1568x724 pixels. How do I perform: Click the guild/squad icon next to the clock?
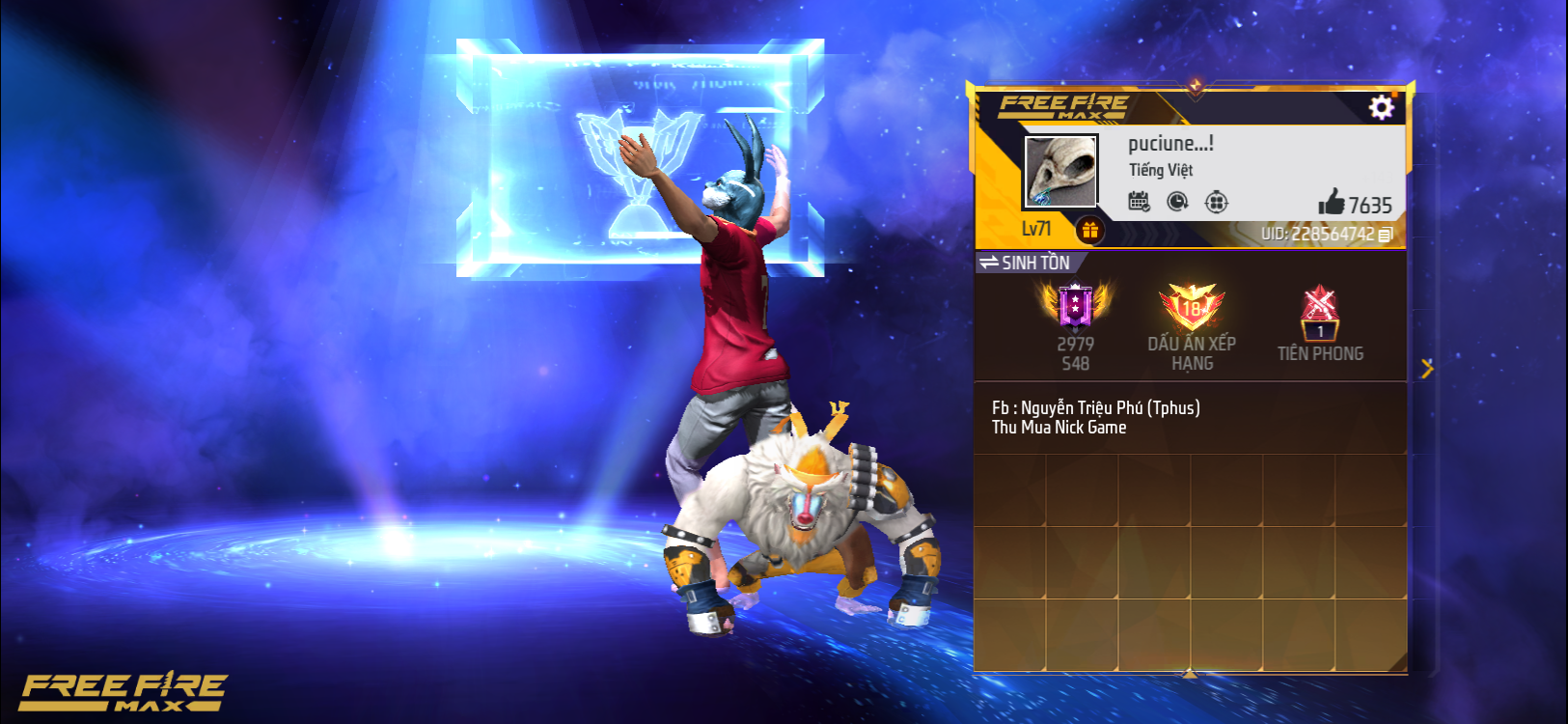coord(1218,201)
